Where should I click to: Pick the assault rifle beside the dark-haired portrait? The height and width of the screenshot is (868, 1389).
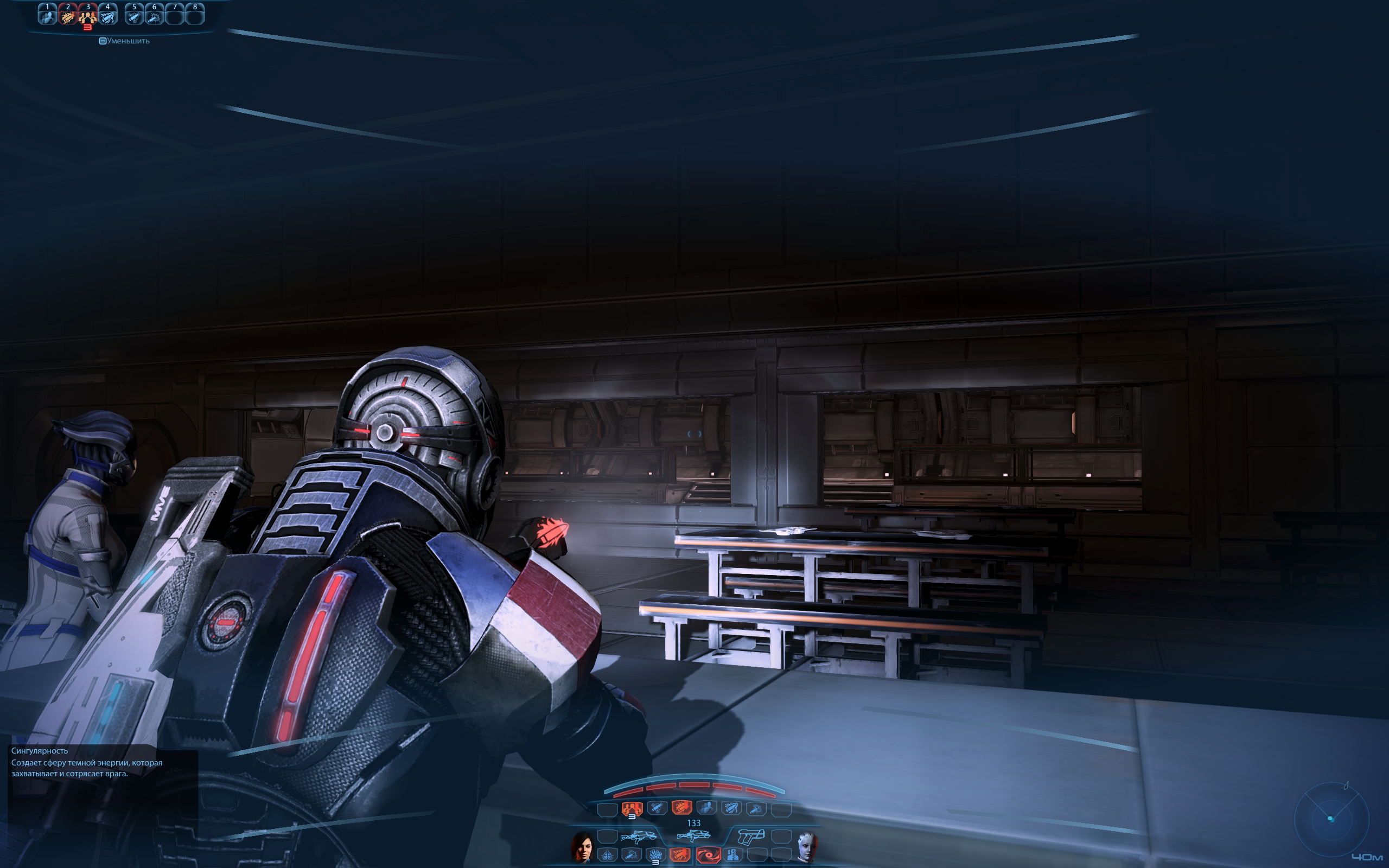click(x=638, y=836)
